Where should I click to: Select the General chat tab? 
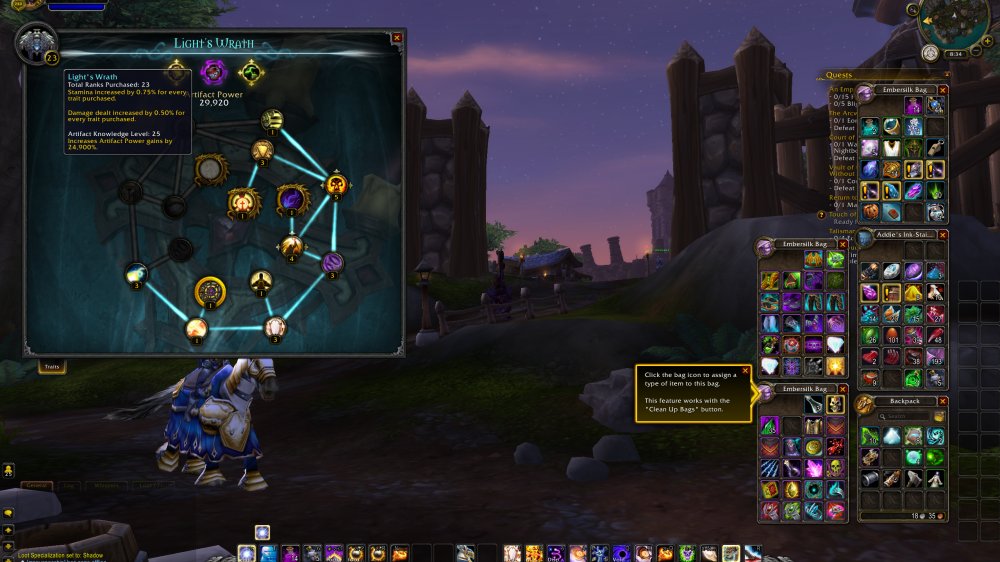pos(36,485)
